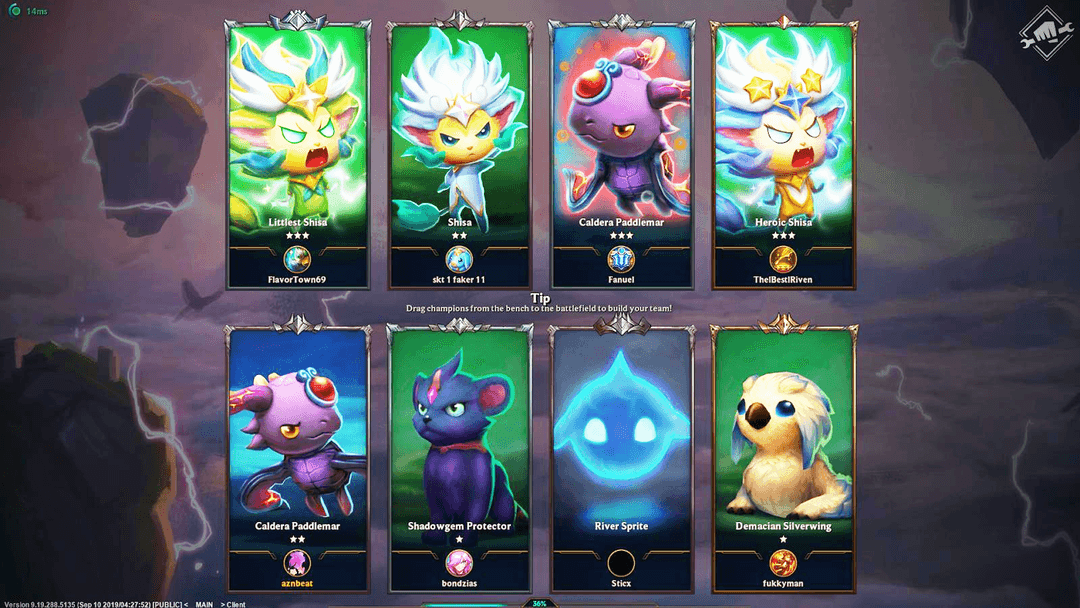Open fukkyman's summoner icon
The image size is (1080, 608).
[x=783, y=563]
